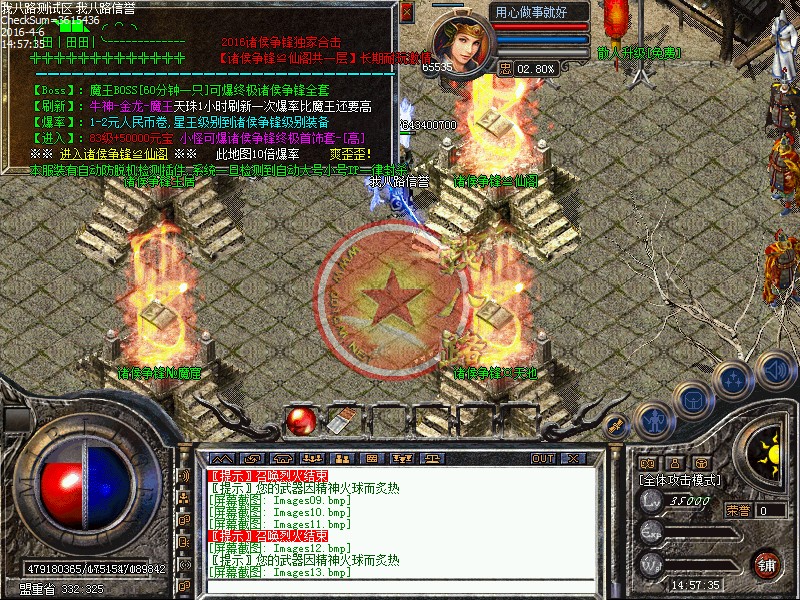
Task: Use the scroll item in the belt
Action: (x=341, y=421)
